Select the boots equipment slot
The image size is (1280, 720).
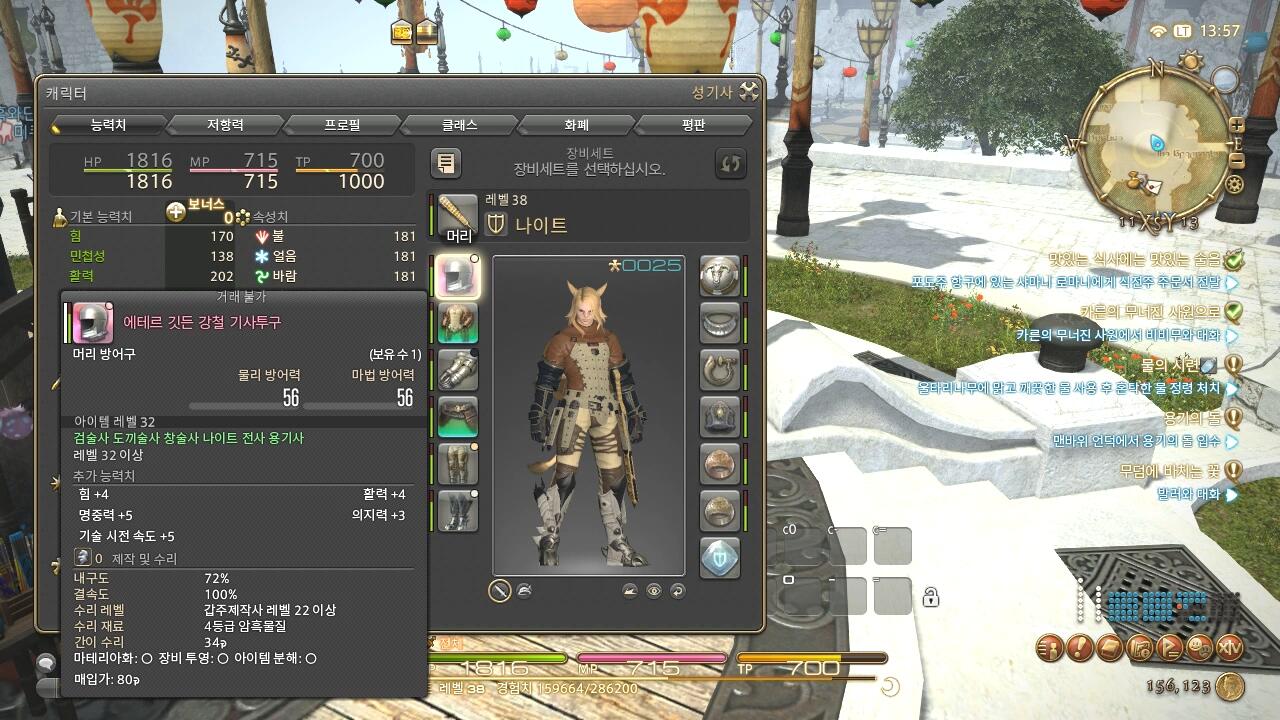[458, 511]
